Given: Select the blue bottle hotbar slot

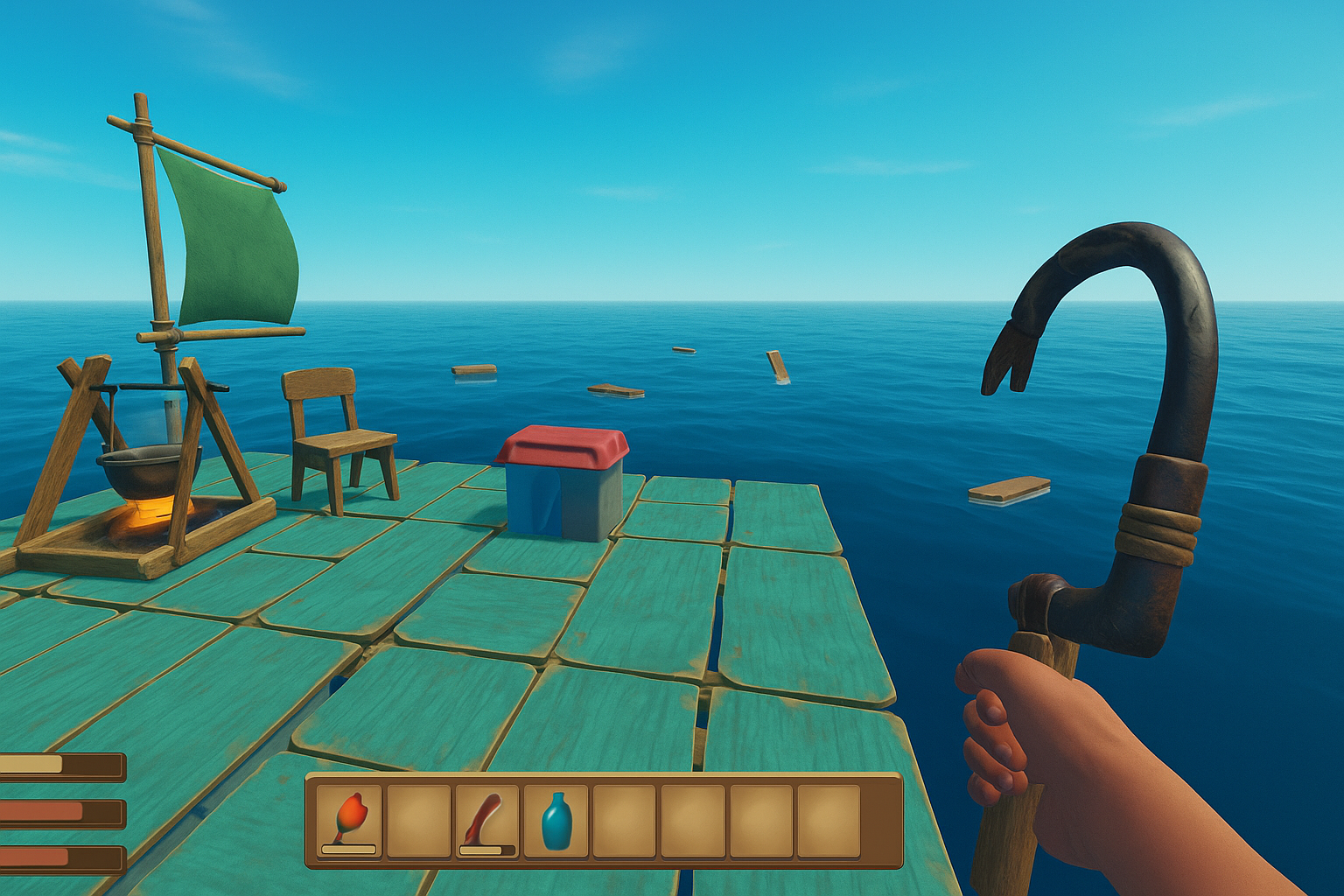Looking at the screenshot, I should point(556,821).
